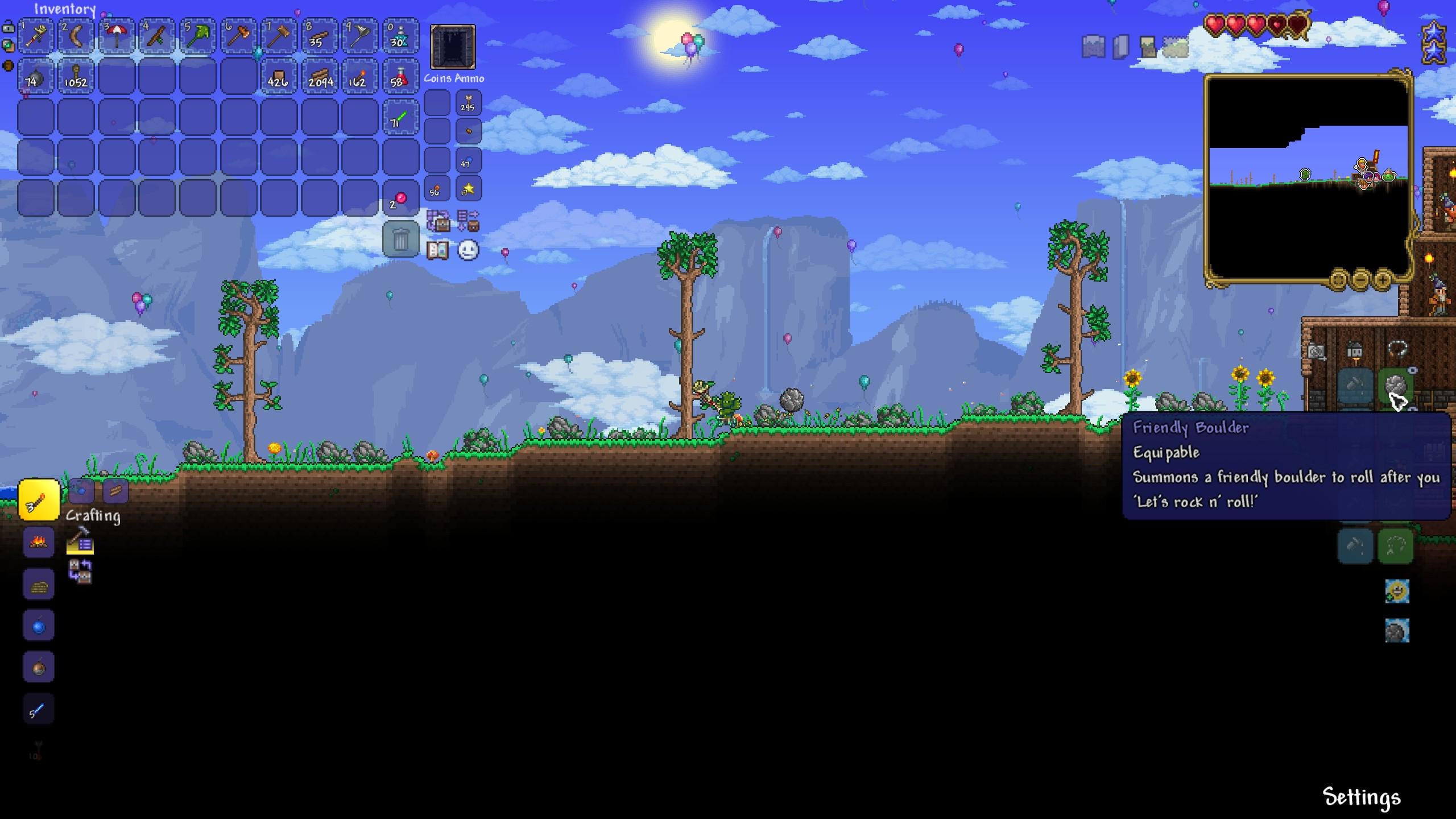1456x819 pixels.
Task: Click the Friendly Boulder pet equipment slot
Action: (x=1396, y=387)
